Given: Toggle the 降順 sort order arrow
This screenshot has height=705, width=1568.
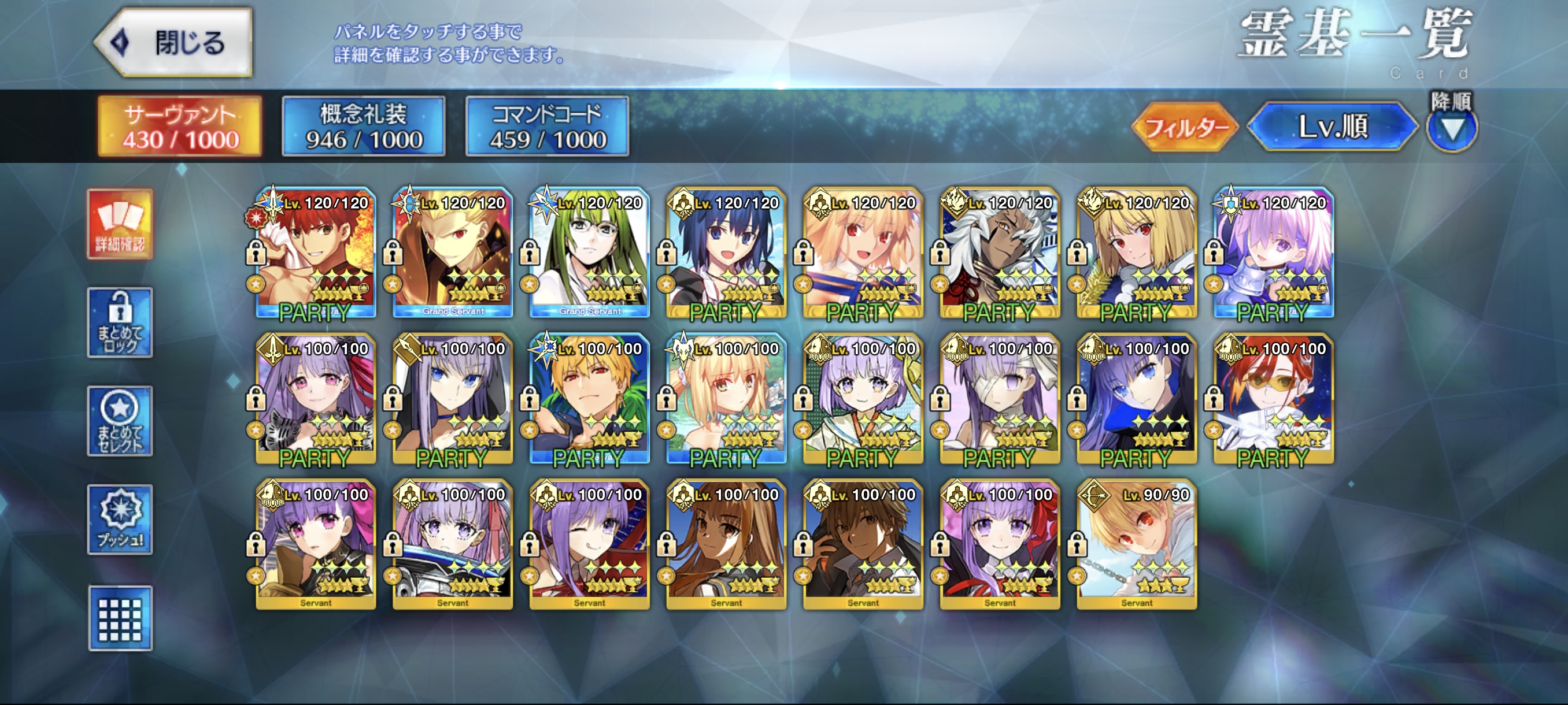Looking at the screenshot, I should point(1452,128).
